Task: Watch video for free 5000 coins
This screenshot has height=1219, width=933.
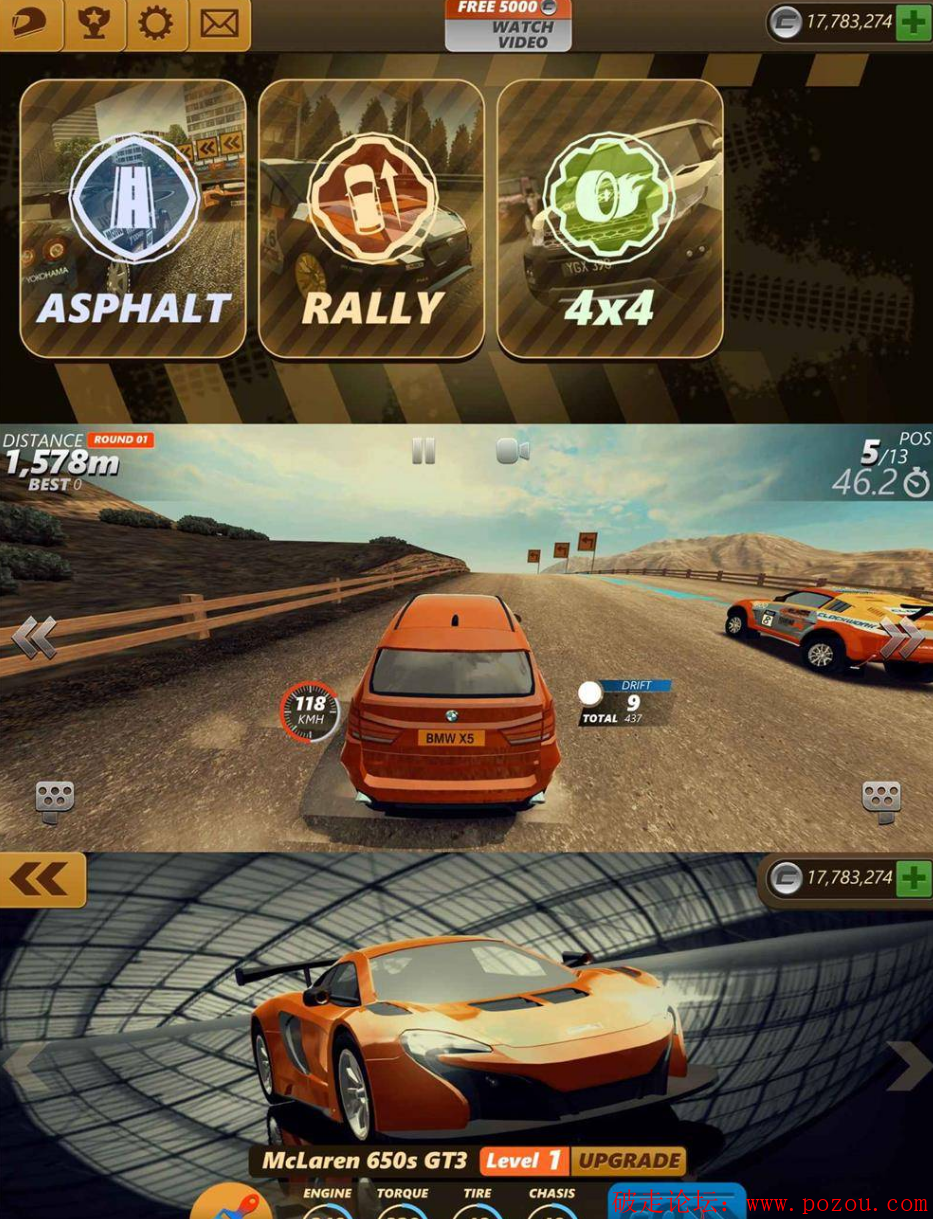Action: (508, 25)
